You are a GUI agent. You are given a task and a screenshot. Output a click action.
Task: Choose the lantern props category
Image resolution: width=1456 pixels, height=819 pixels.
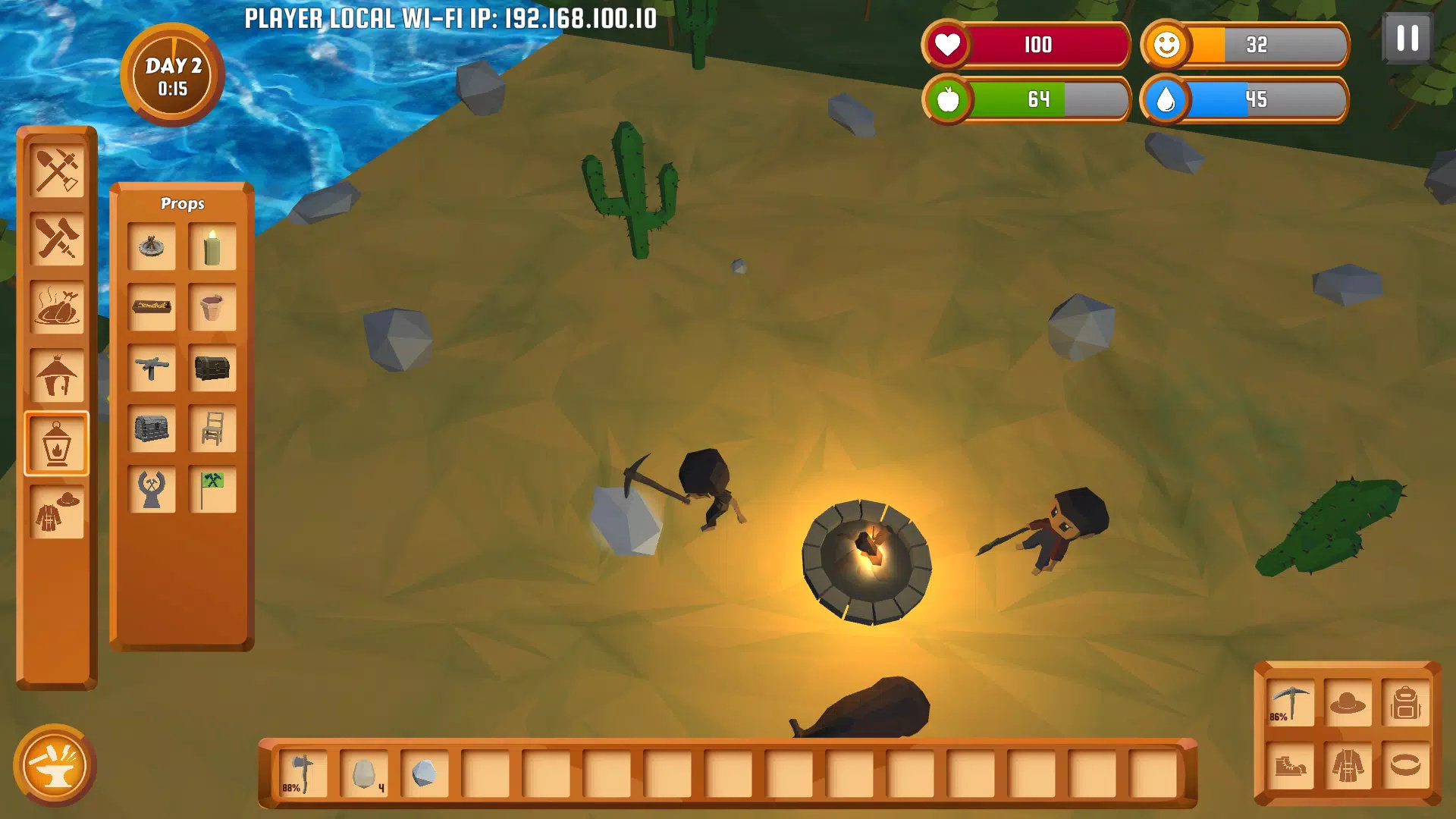click(x=57, y=444)
